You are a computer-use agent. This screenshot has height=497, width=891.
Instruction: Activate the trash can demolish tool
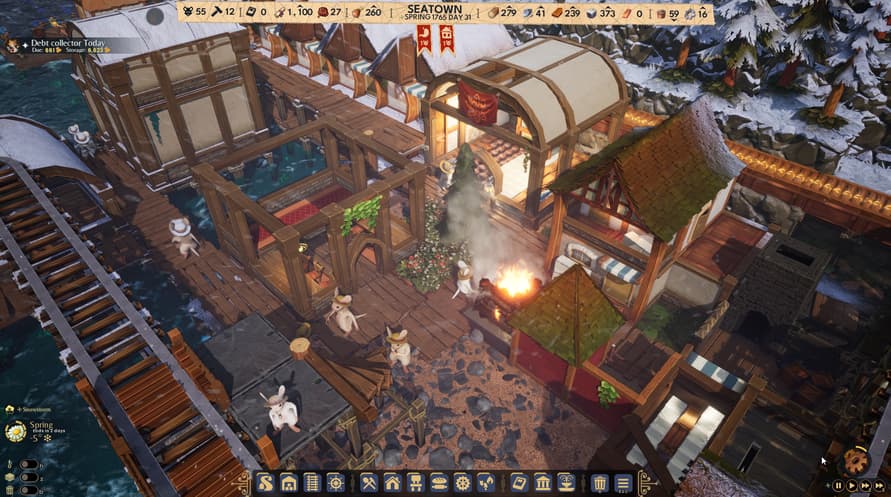599,484
